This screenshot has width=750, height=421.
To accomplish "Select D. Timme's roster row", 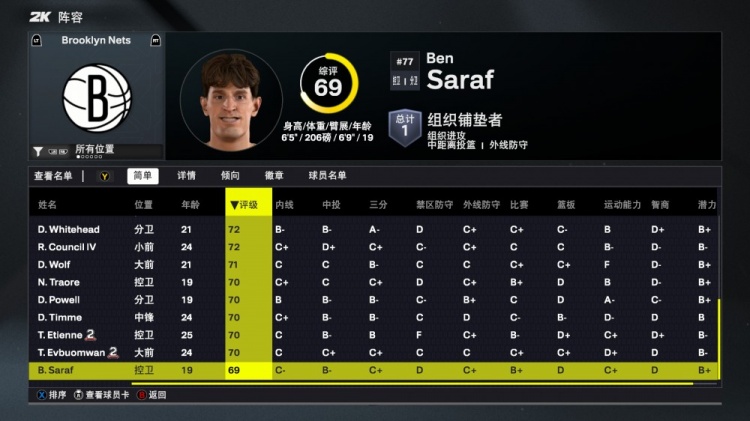I will [x=59, y=317].
